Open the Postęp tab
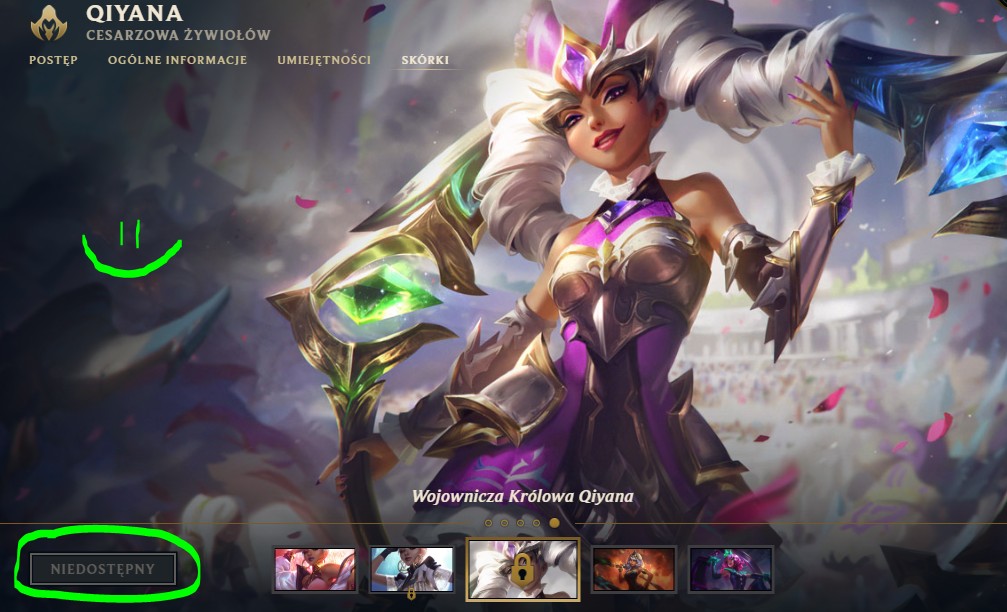This screenshot has height=612, width=1007. pos(53,60)
